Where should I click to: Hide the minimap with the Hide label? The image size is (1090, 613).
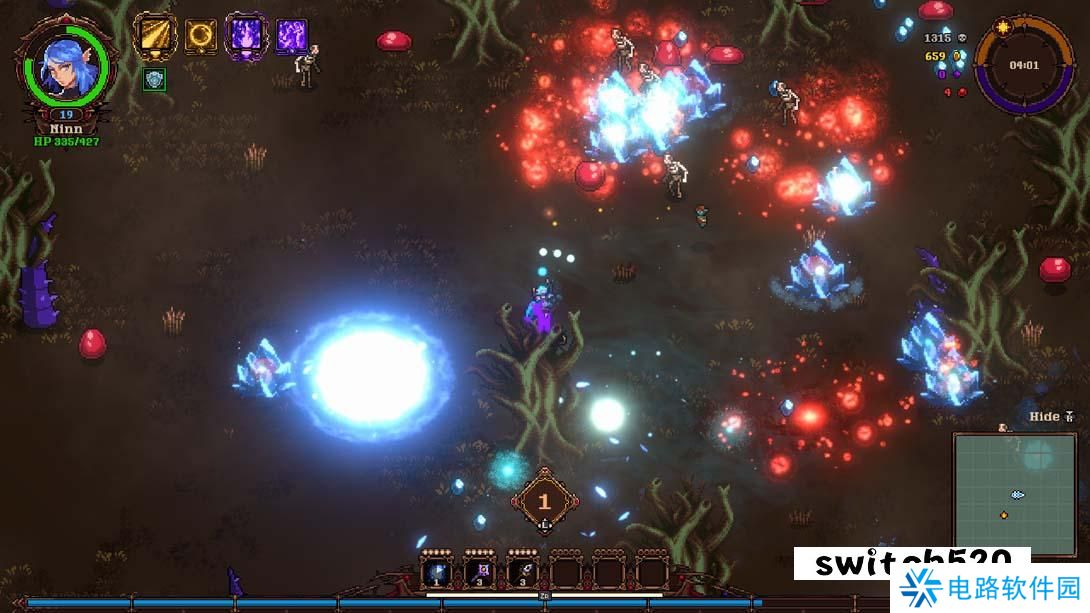[x=1051, y=416]
